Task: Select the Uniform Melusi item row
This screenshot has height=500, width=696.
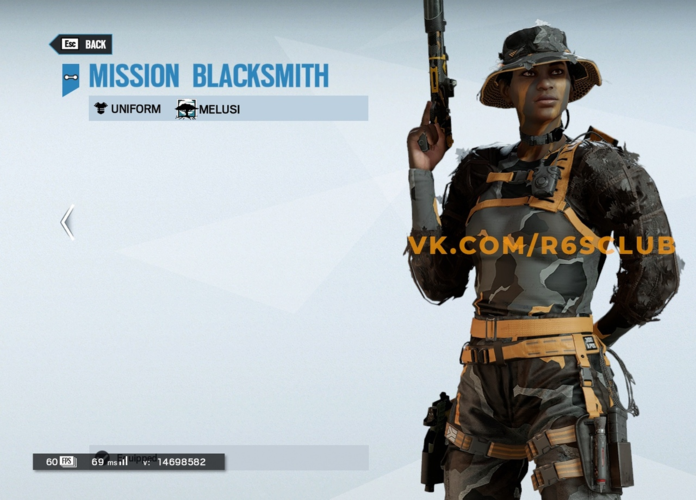Action: (x=228, y=108)
